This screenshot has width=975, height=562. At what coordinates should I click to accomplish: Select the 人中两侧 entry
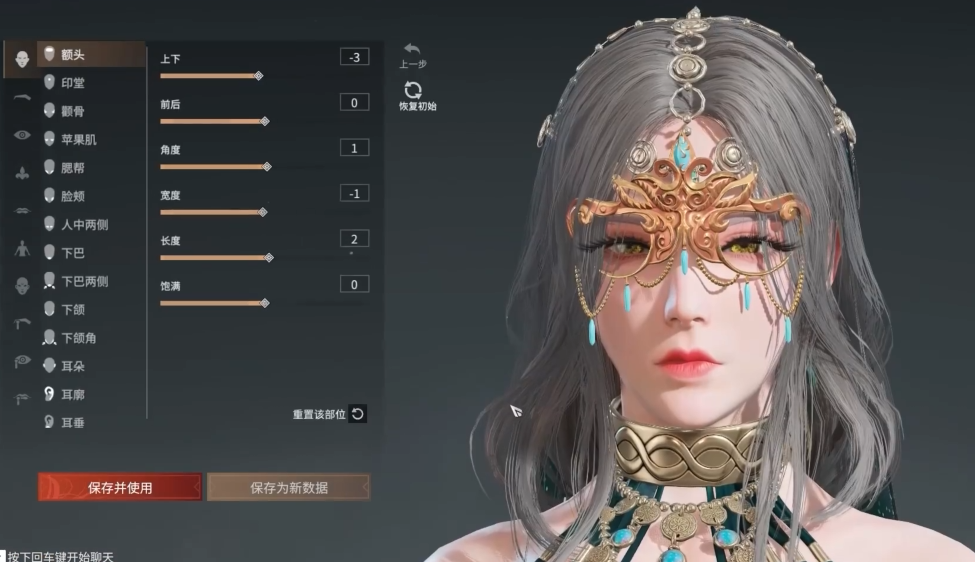click(x=84, y=225)
